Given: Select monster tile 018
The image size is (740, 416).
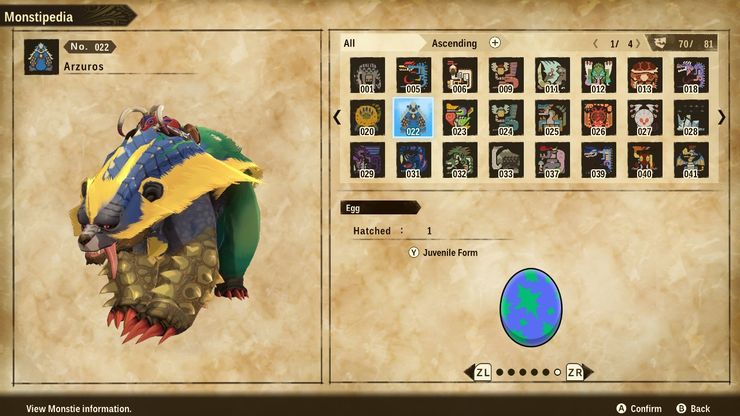Looking at the screenshot, I should coord(691,75).
